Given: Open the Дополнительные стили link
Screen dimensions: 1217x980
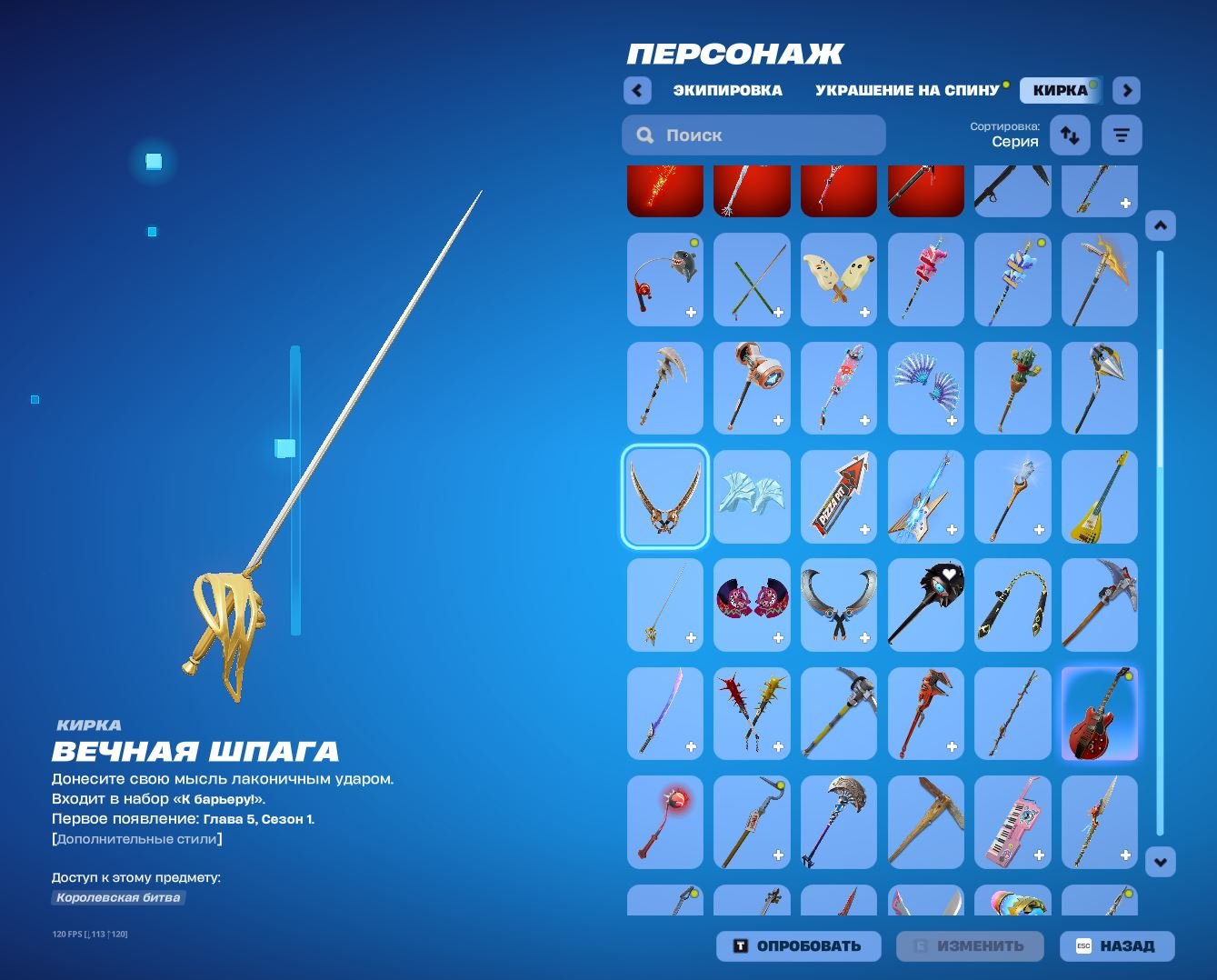Looking at the screenshot, I should click(136, 839).
